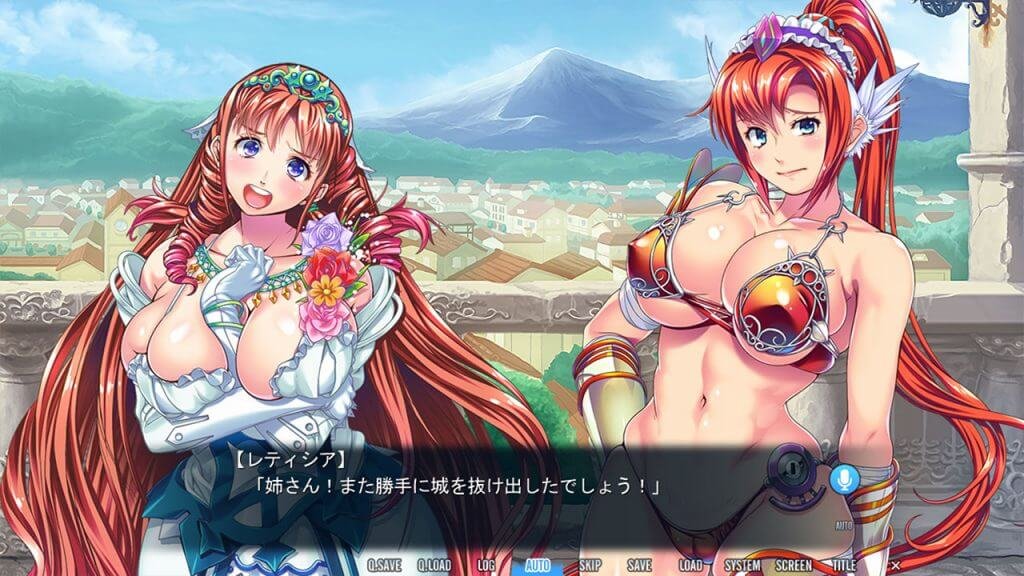Open the SAVE menu
This screenshot has width=1024, height=576.
click(640, 565)
